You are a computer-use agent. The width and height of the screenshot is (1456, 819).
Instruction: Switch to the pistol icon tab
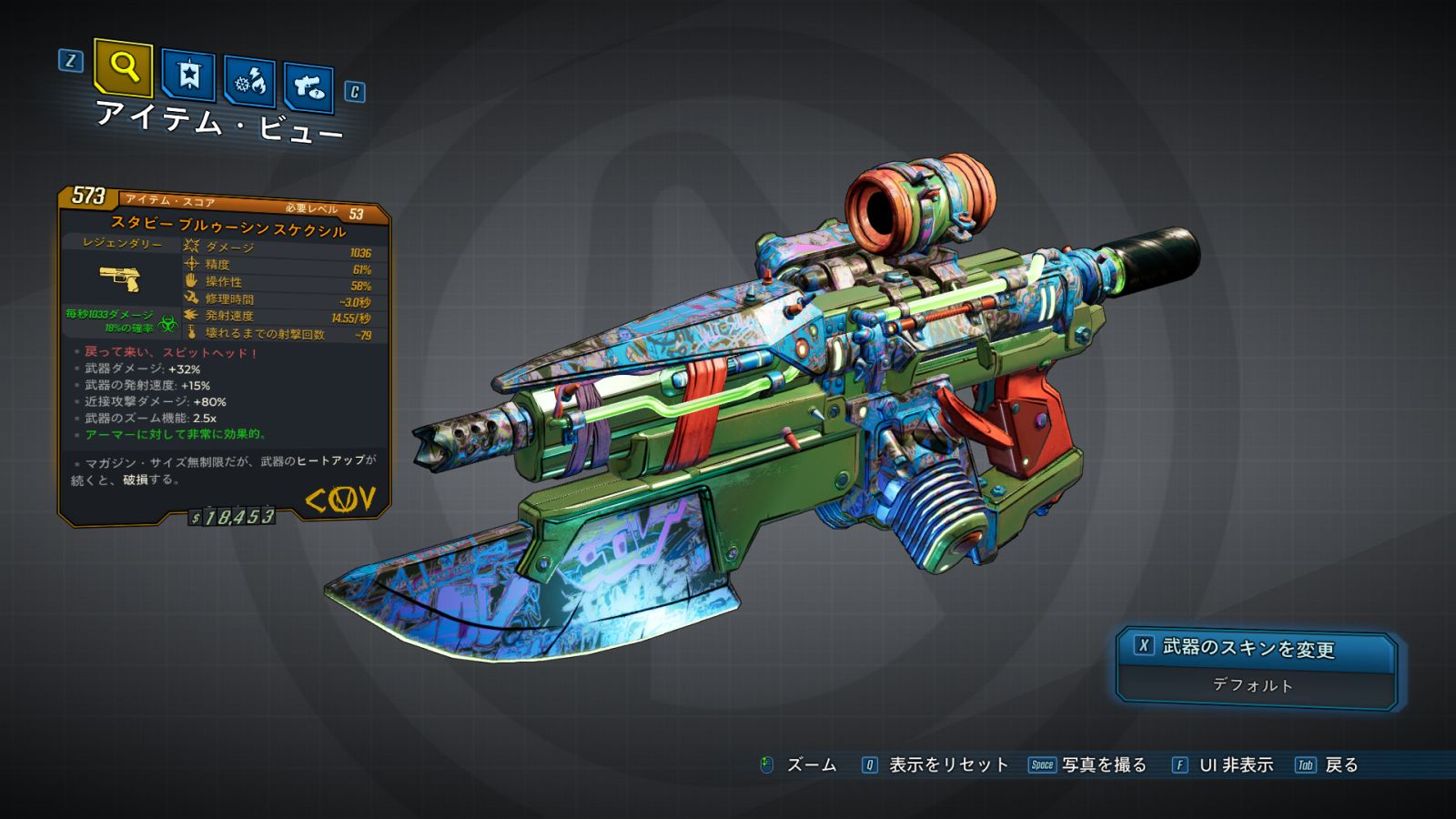tap(308, 88)
